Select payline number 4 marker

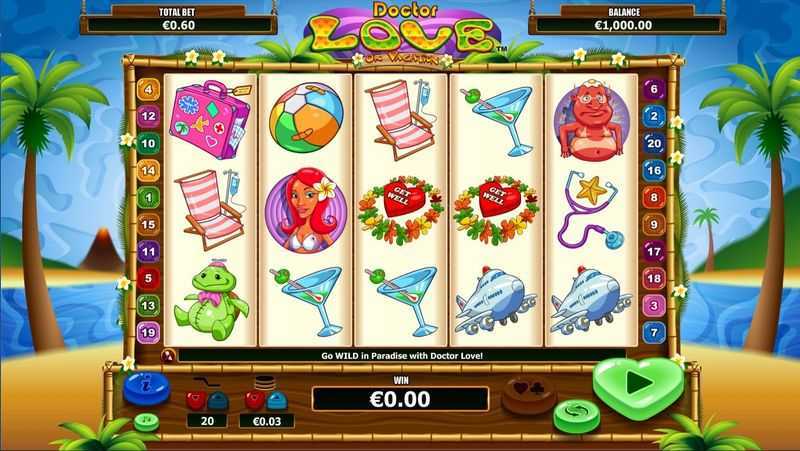pyautogui.click(x=150, y=89)
